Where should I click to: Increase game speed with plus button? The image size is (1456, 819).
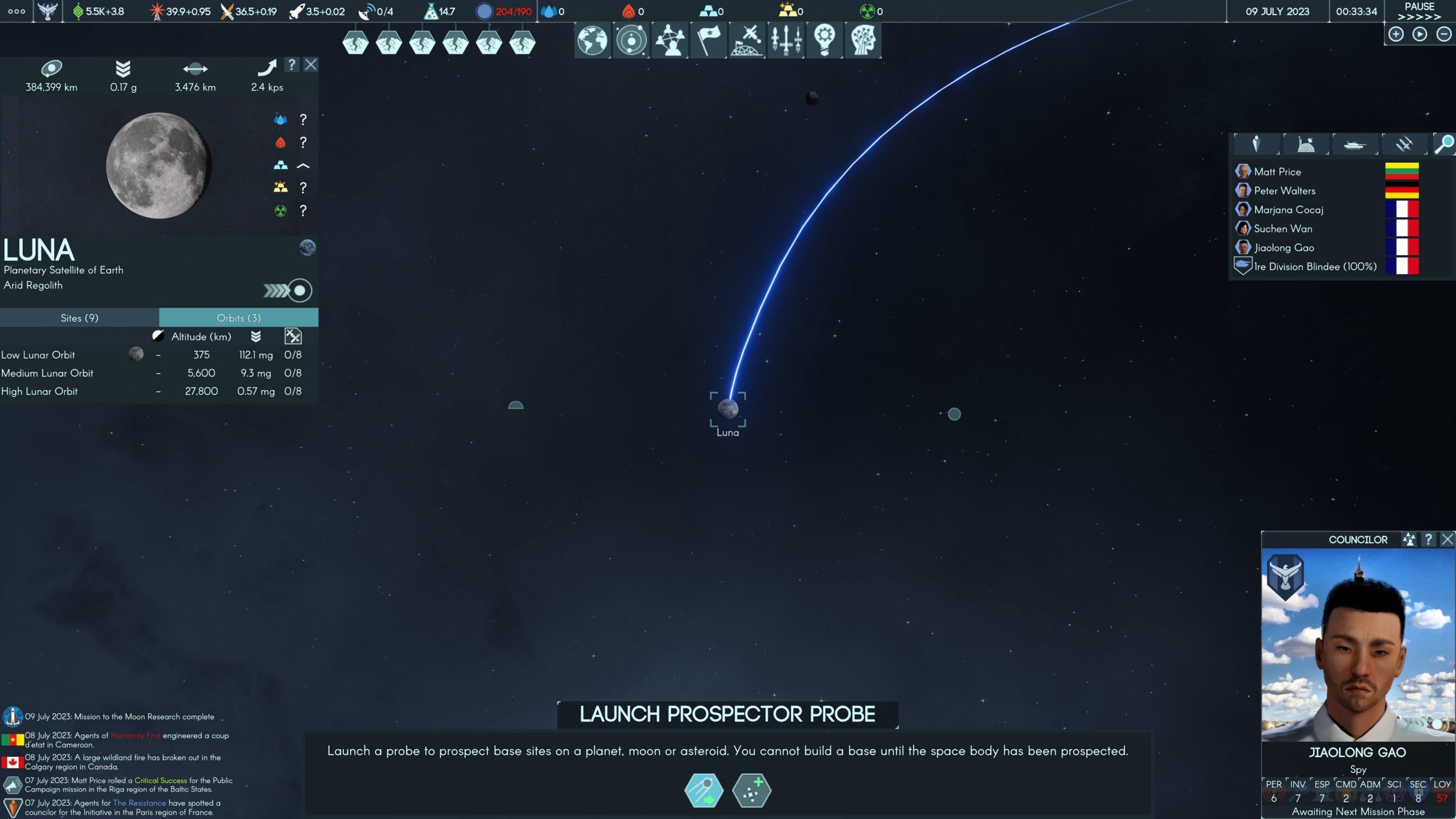coord(1396,35)
